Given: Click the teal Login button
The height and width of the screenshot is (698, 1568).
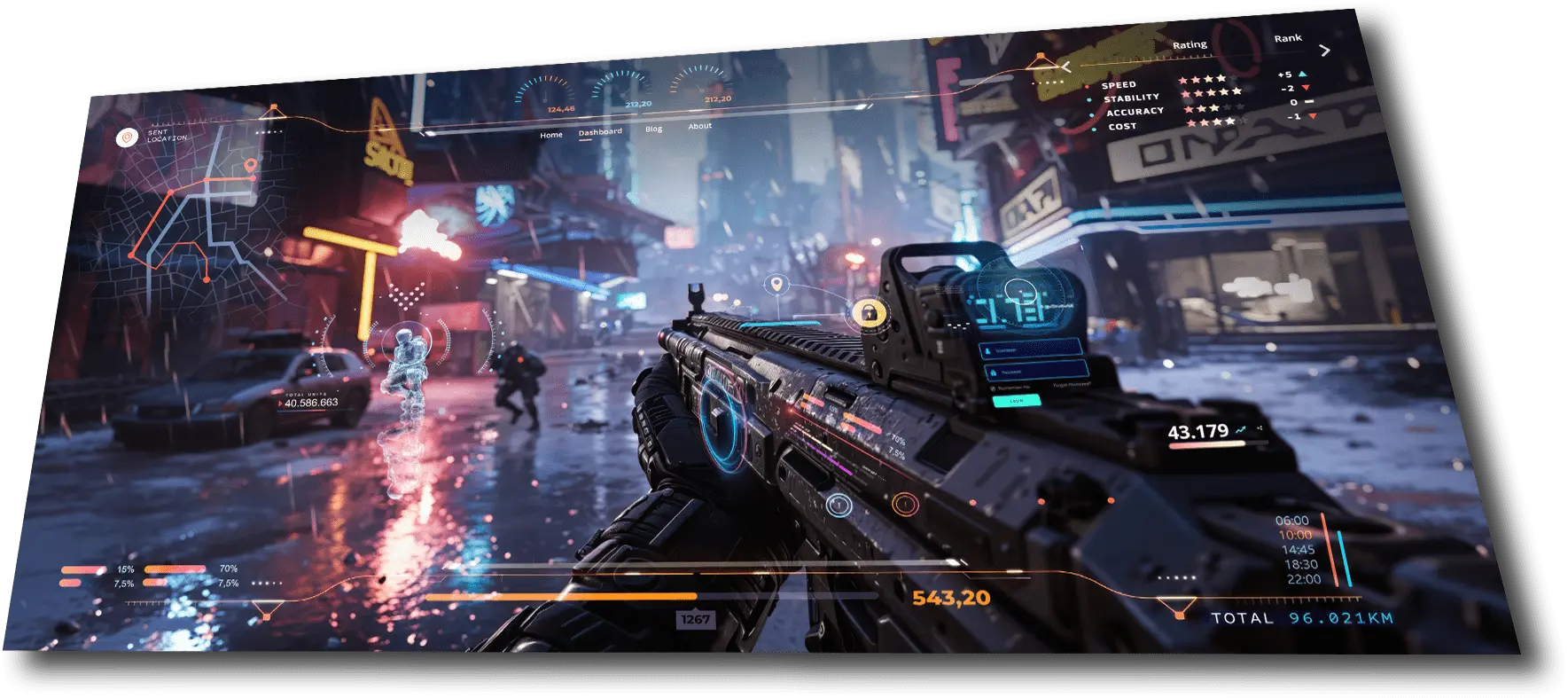Looking at the screenshot, I should (x=1016, y=401).
